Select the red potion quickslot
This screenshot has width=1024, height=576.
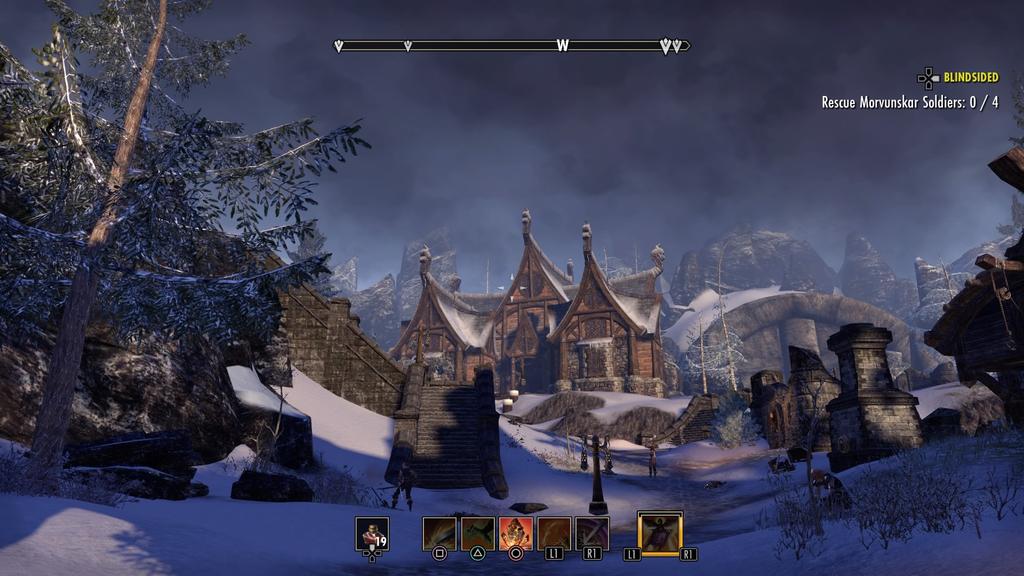coord(372,533)
